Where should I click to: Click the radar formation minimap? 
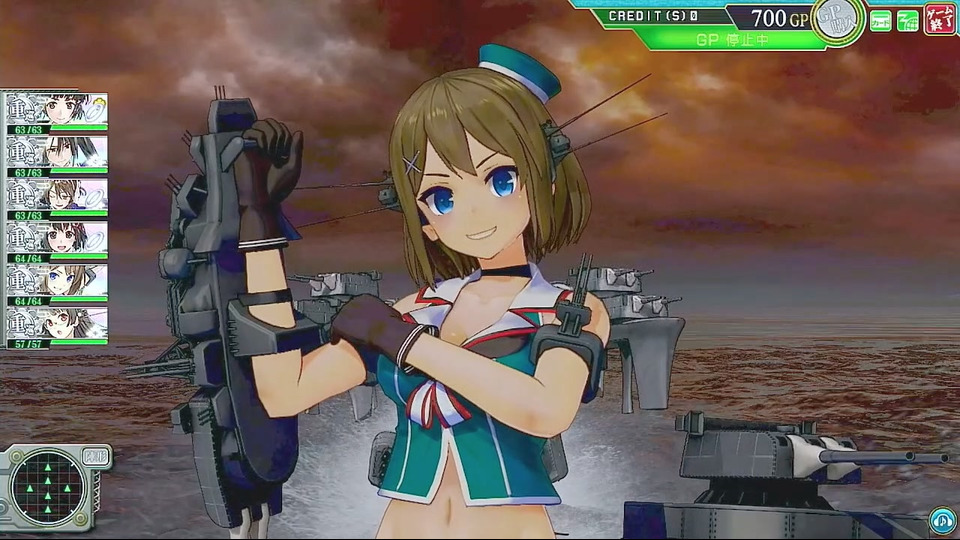(x=48, y=488)
